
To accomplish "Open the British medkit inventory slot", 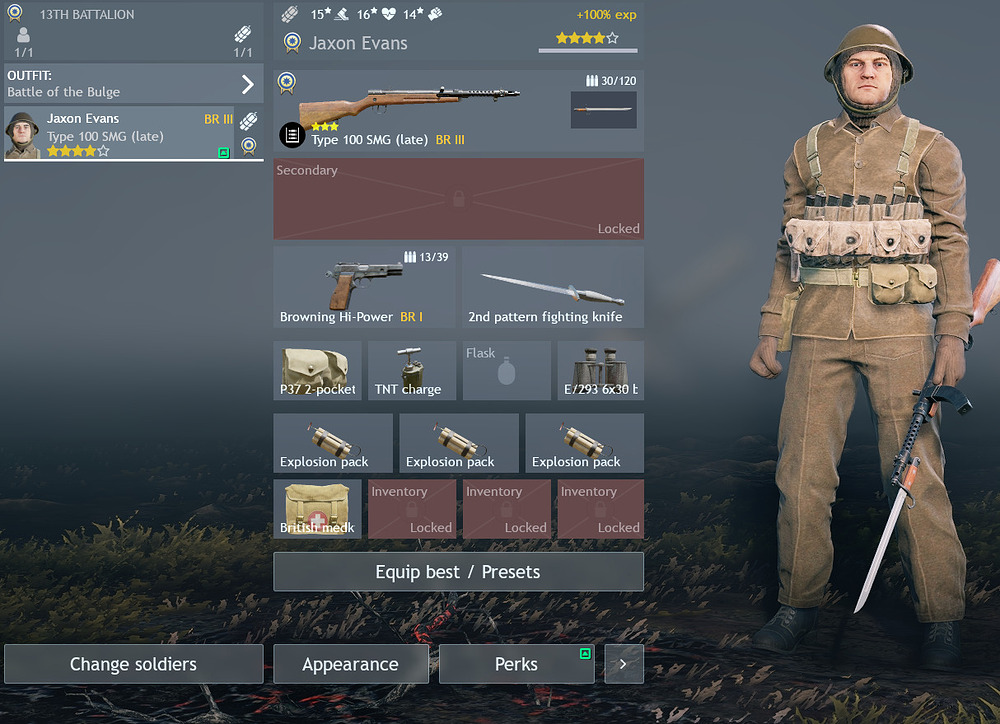I will (317, 509).
